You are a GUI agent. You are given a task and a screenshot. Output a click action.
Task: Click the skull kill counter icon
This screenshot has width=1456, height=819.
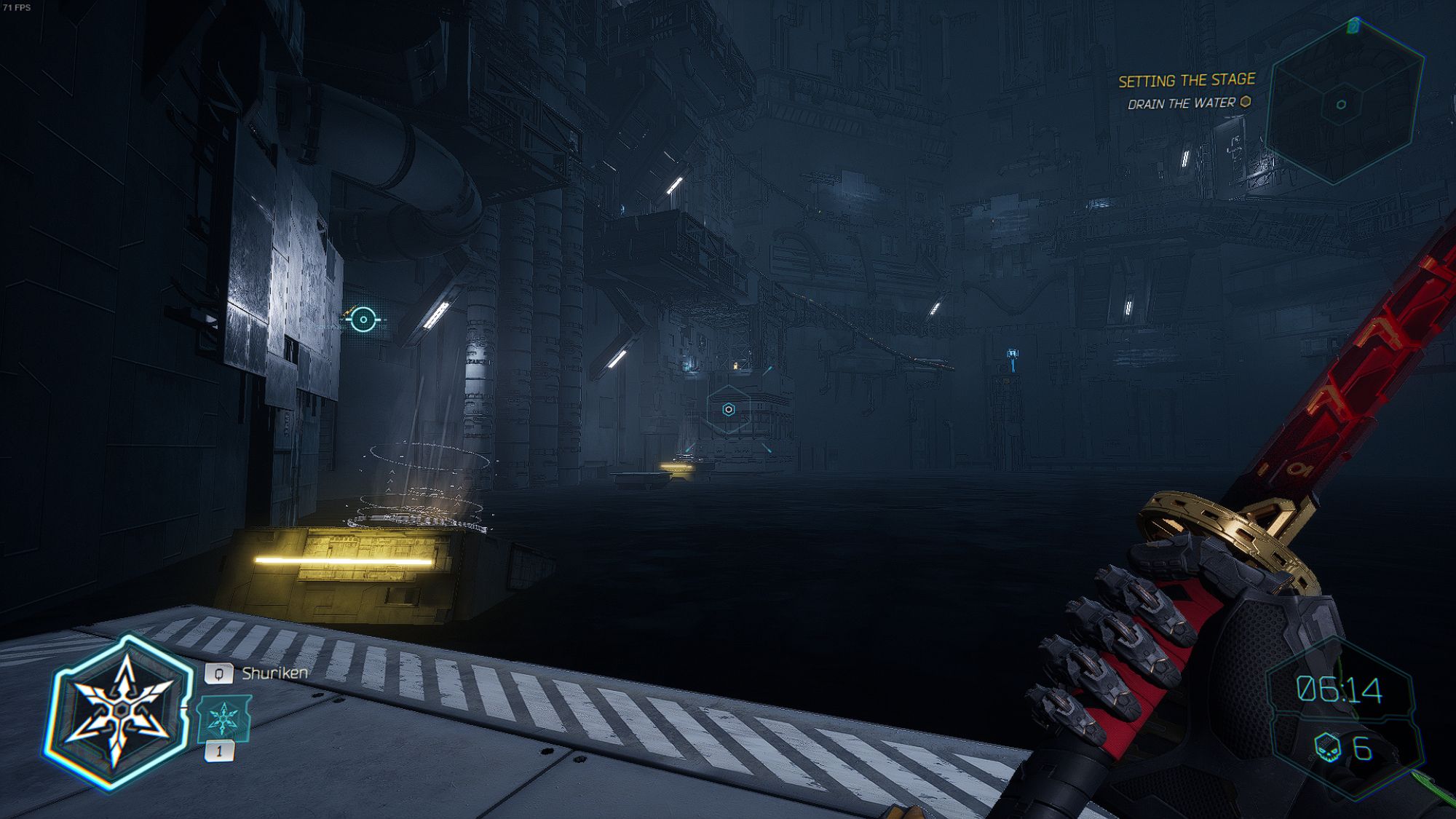click(x=1327, y=748)
